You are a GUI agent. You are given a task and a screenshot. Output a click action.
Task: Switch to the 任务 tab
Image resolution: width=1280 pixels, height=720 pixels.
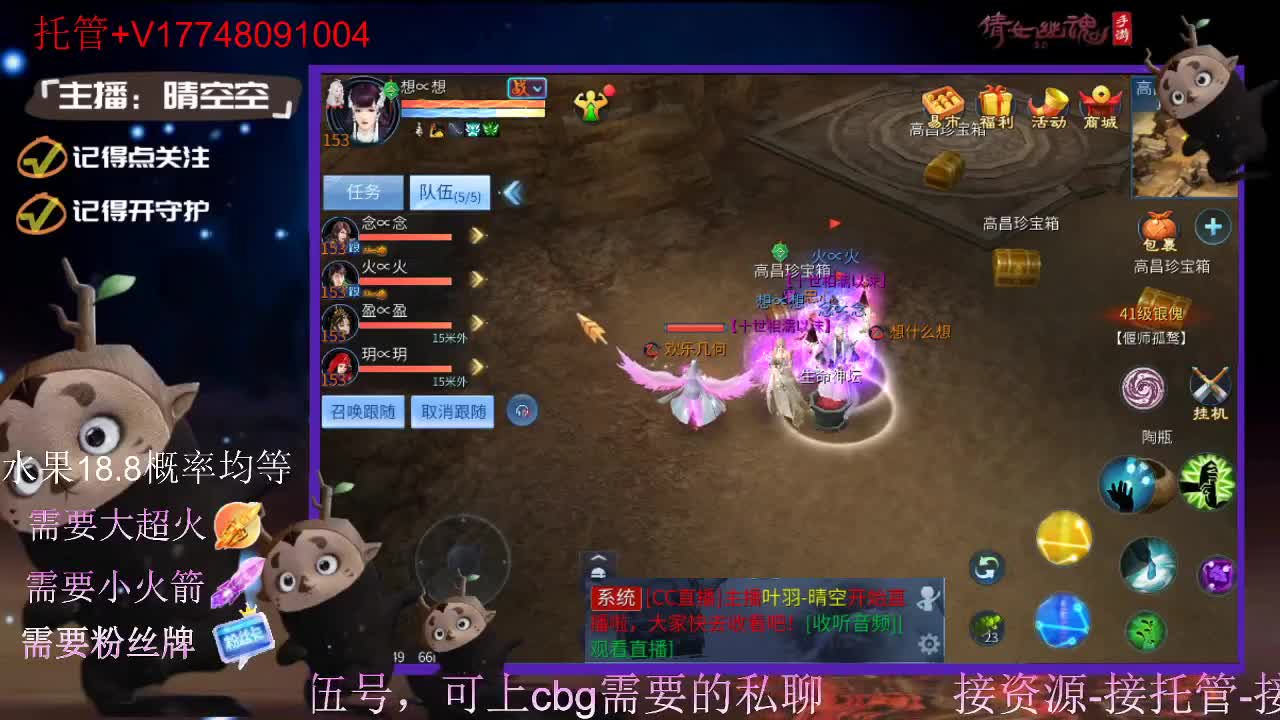tap(362, 191)
